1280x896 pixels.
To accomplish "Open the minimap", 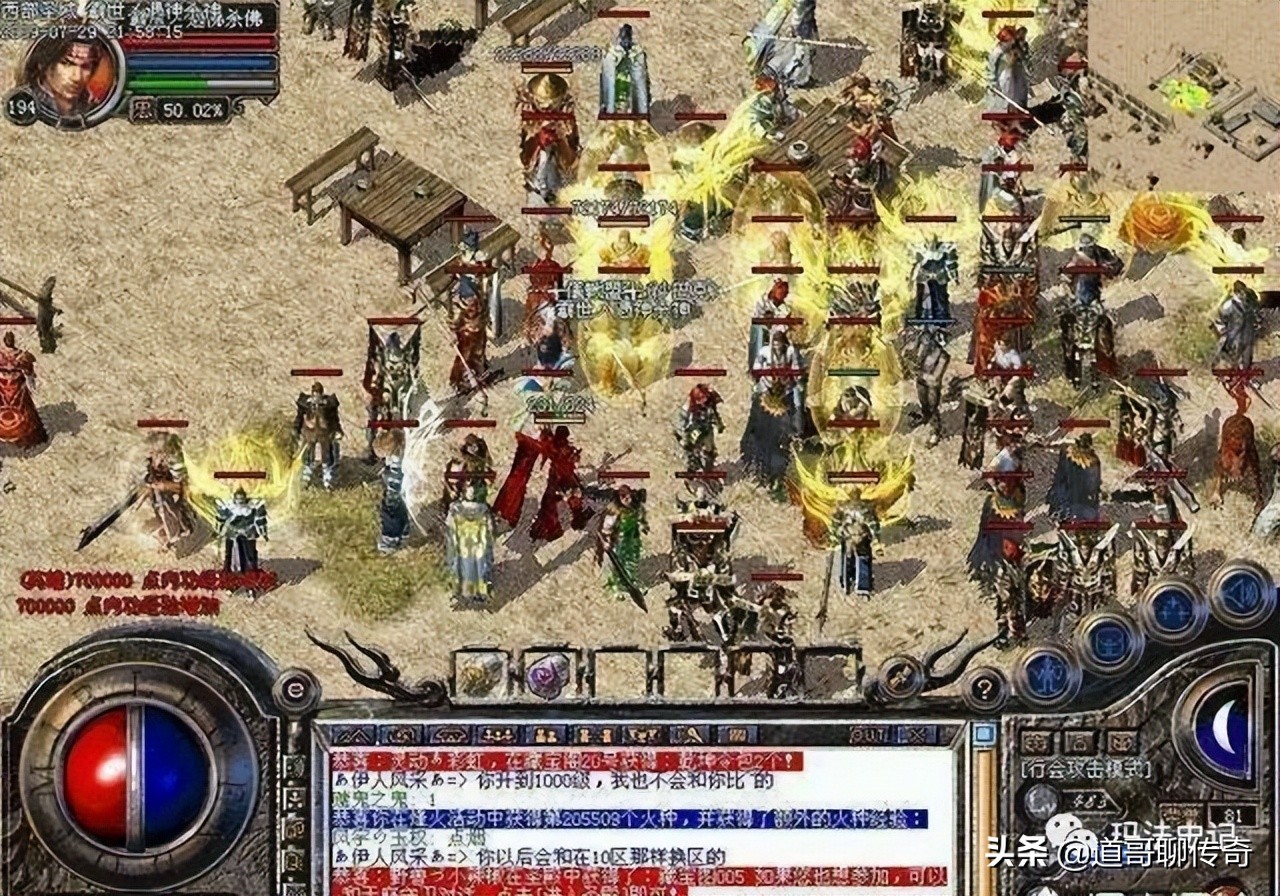I will [x=1186, y=95].
